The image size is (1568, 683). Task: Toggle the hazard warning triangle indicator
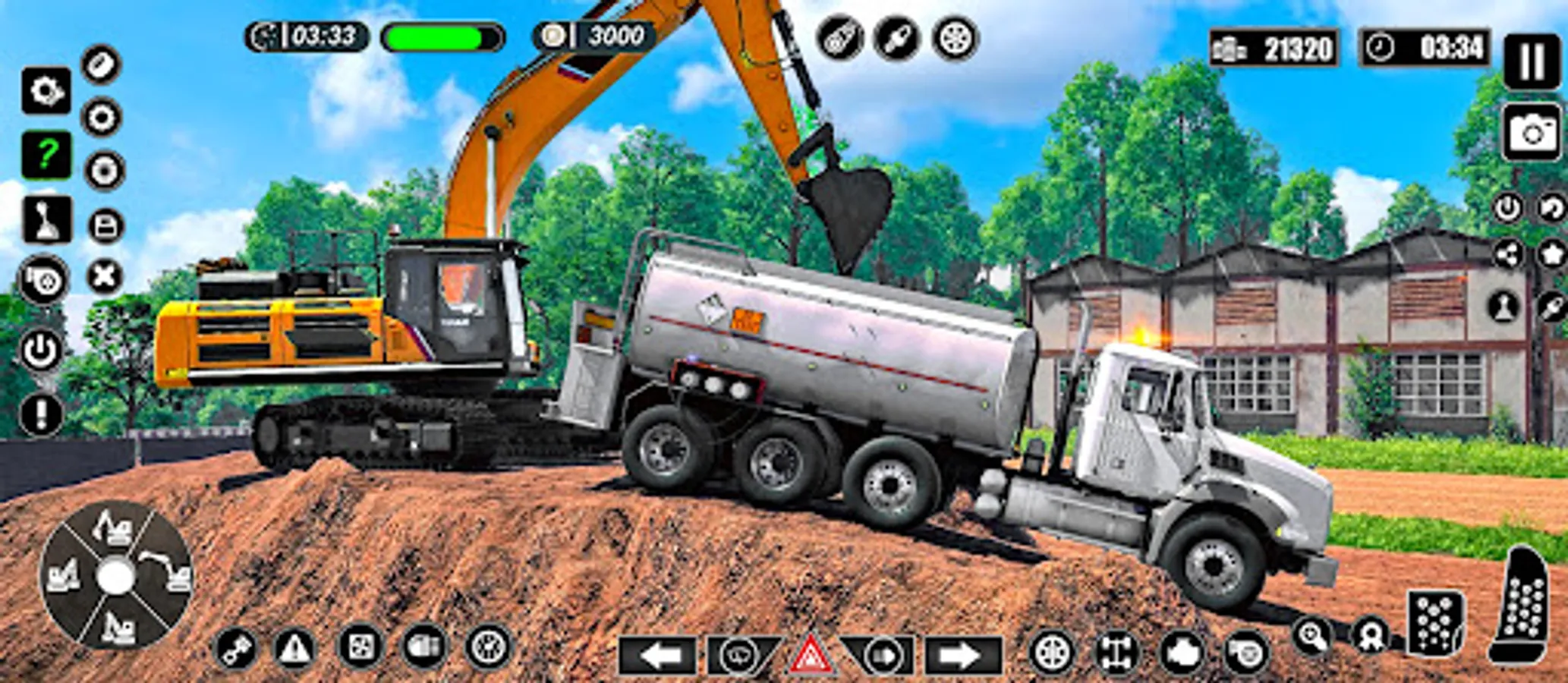point(809,653)
